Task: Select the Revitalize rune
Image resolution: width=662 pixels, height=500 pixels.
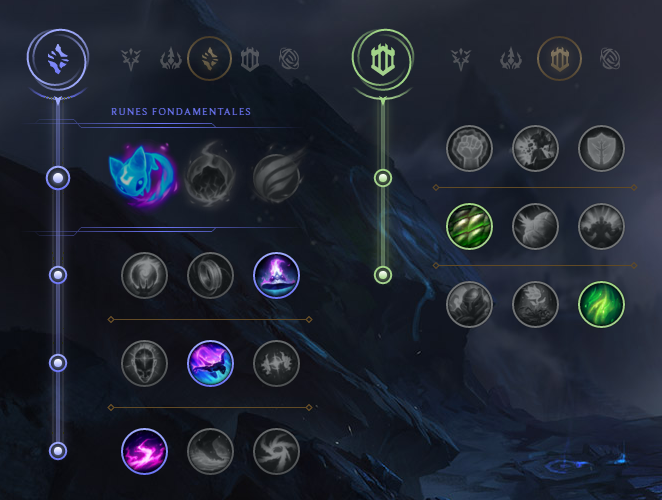Action: point(535,304)
